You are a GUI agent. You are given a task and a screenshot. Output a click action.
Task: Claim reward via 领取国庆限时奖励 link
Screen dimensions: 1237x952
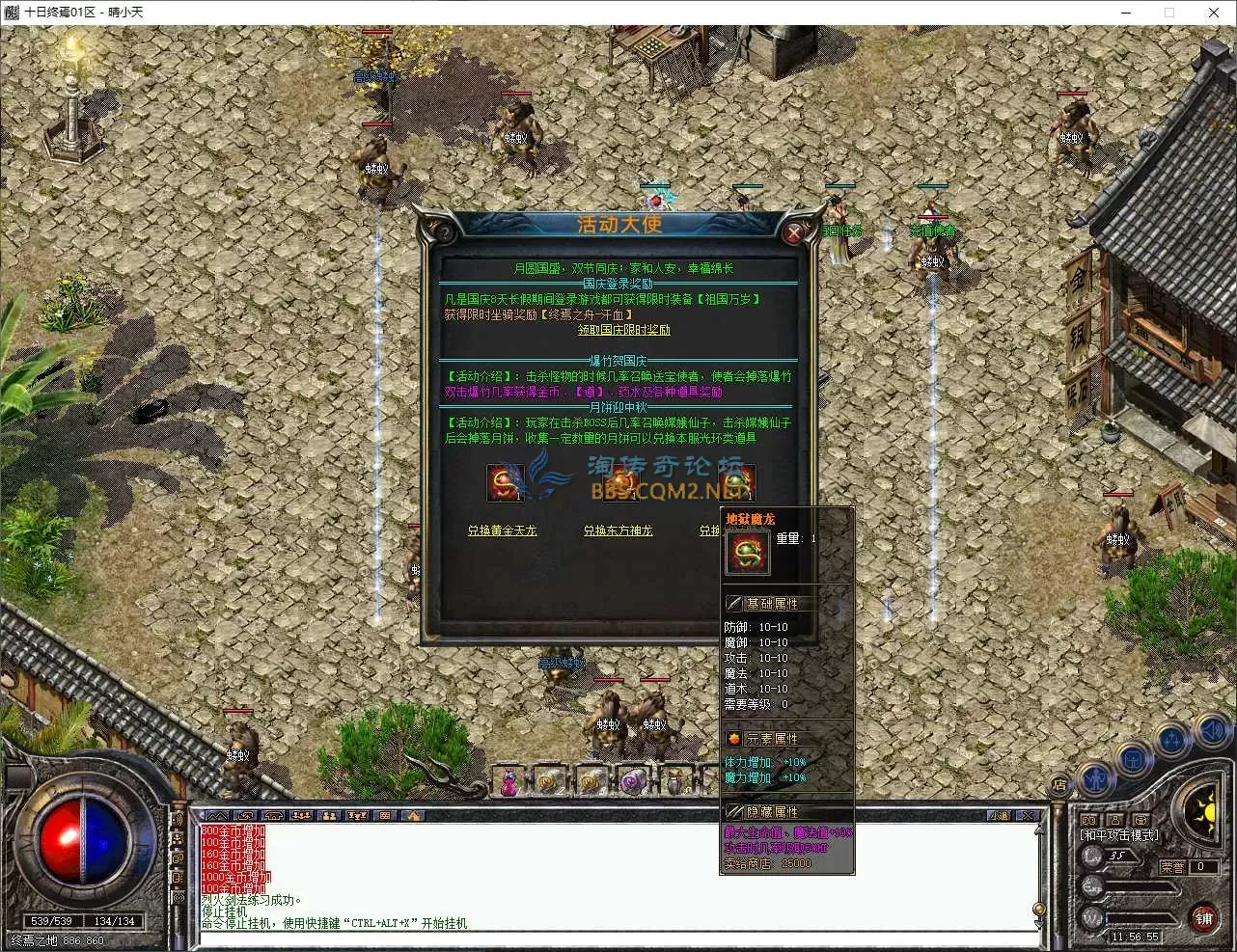pos(623,330)
